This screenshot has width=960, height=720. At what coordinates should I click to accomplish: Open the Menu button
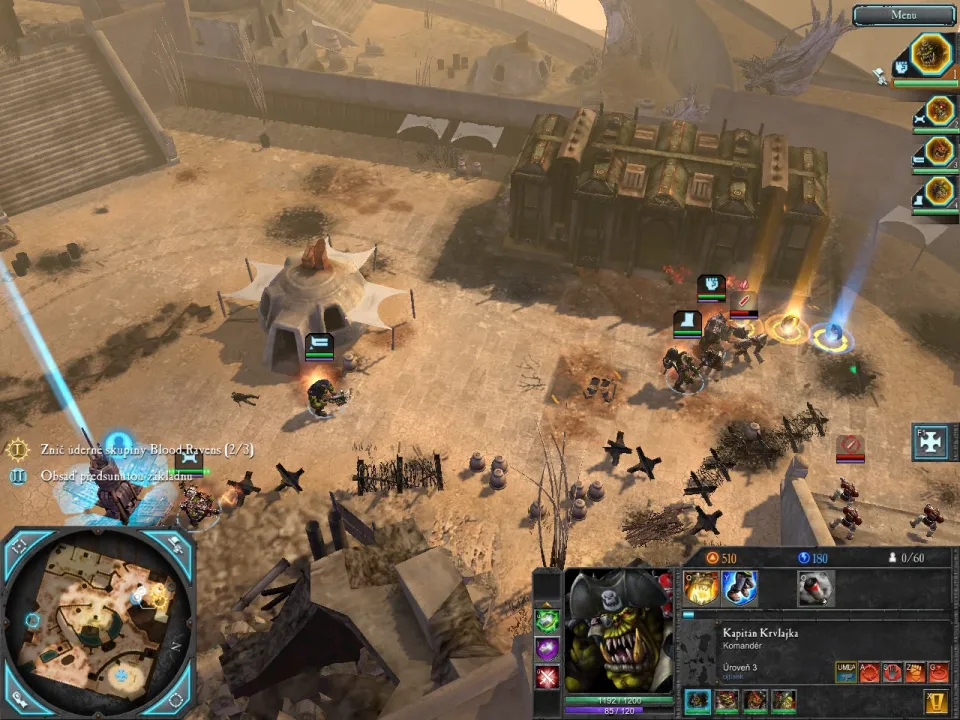pyautogui.click(x=904, y=15)
